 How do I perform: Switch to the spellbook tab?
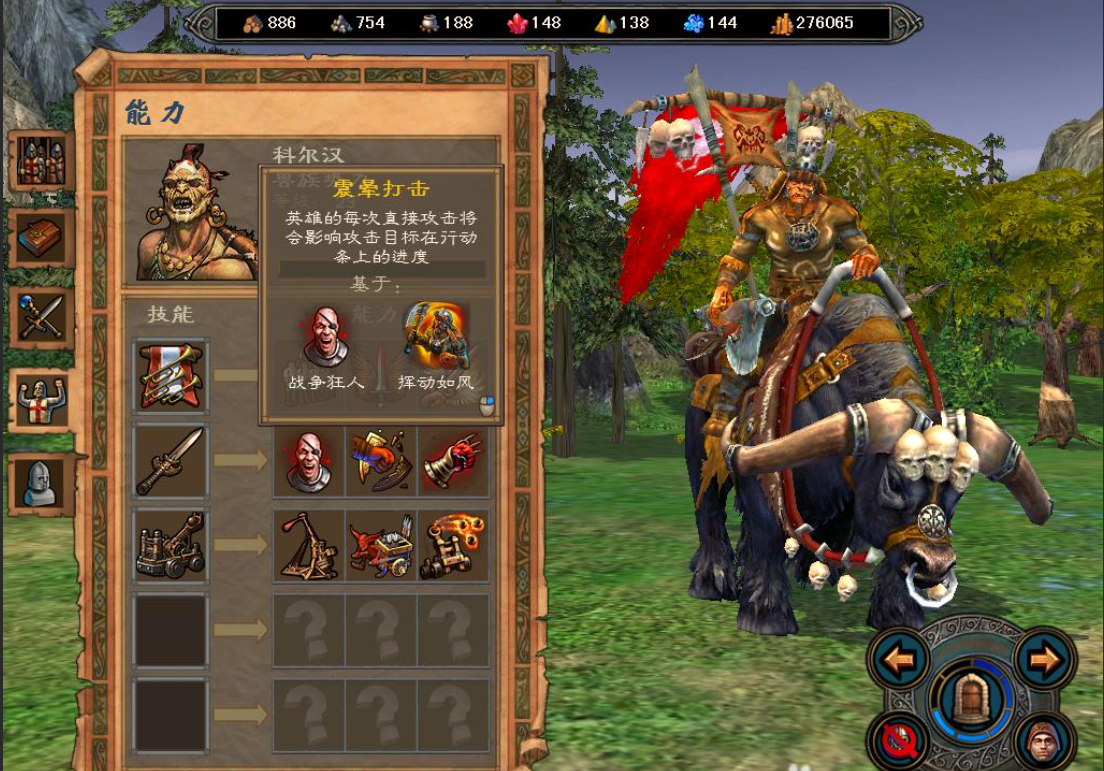pos(41,238)
